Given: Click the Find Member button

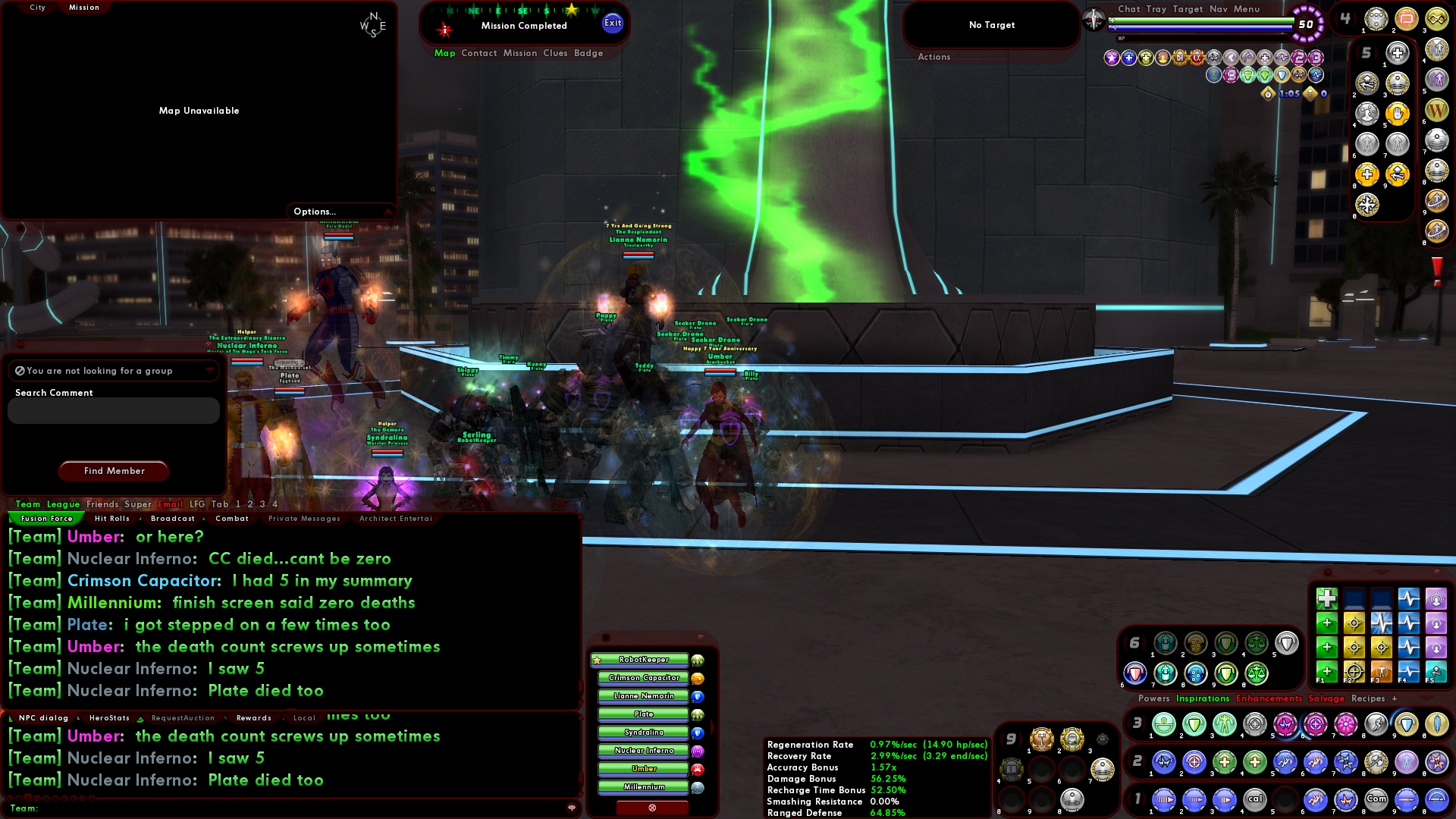Looking at the screenshot, I should 113,471.
